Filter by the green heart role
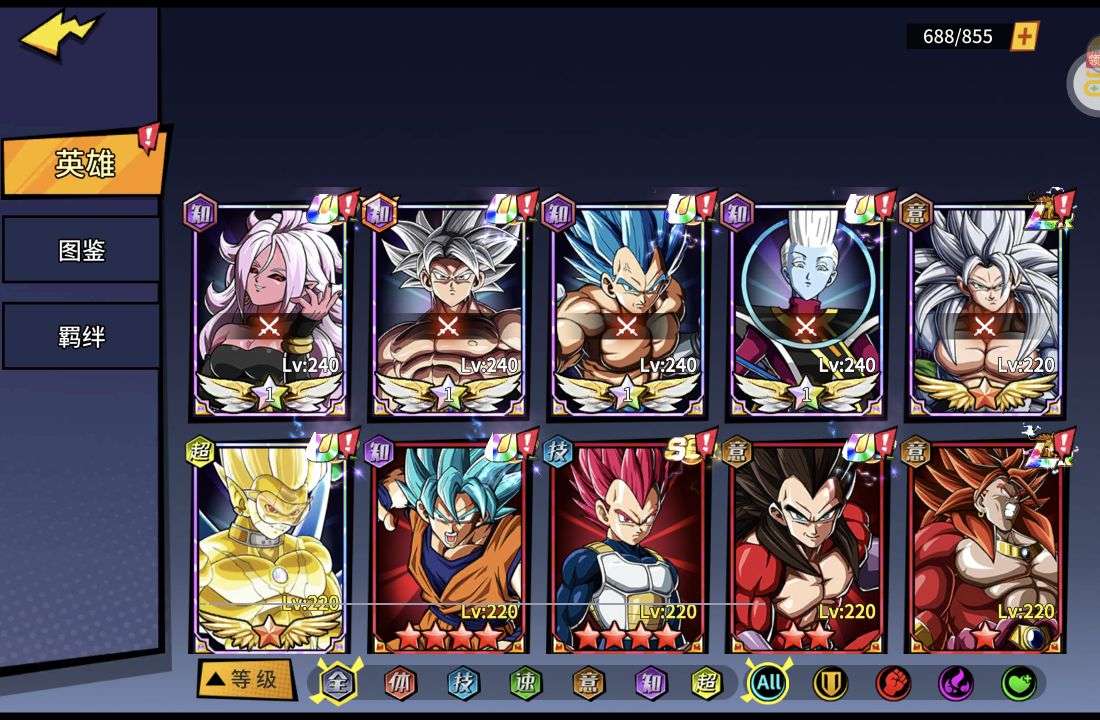 [1018, 684]
